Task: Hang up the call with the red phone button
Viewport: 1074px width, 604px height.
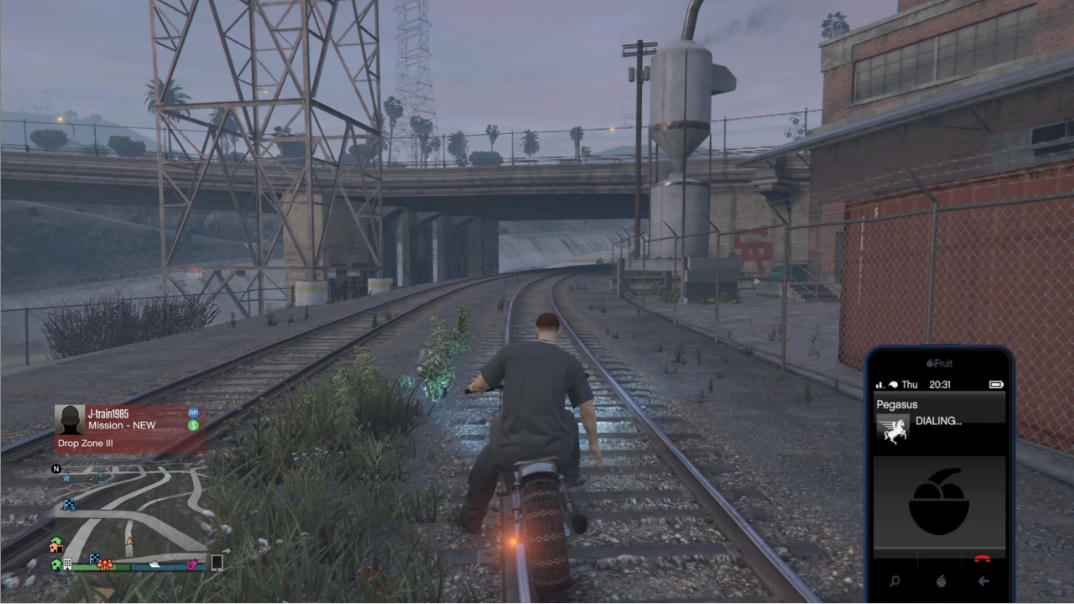Action: point(982,558)
